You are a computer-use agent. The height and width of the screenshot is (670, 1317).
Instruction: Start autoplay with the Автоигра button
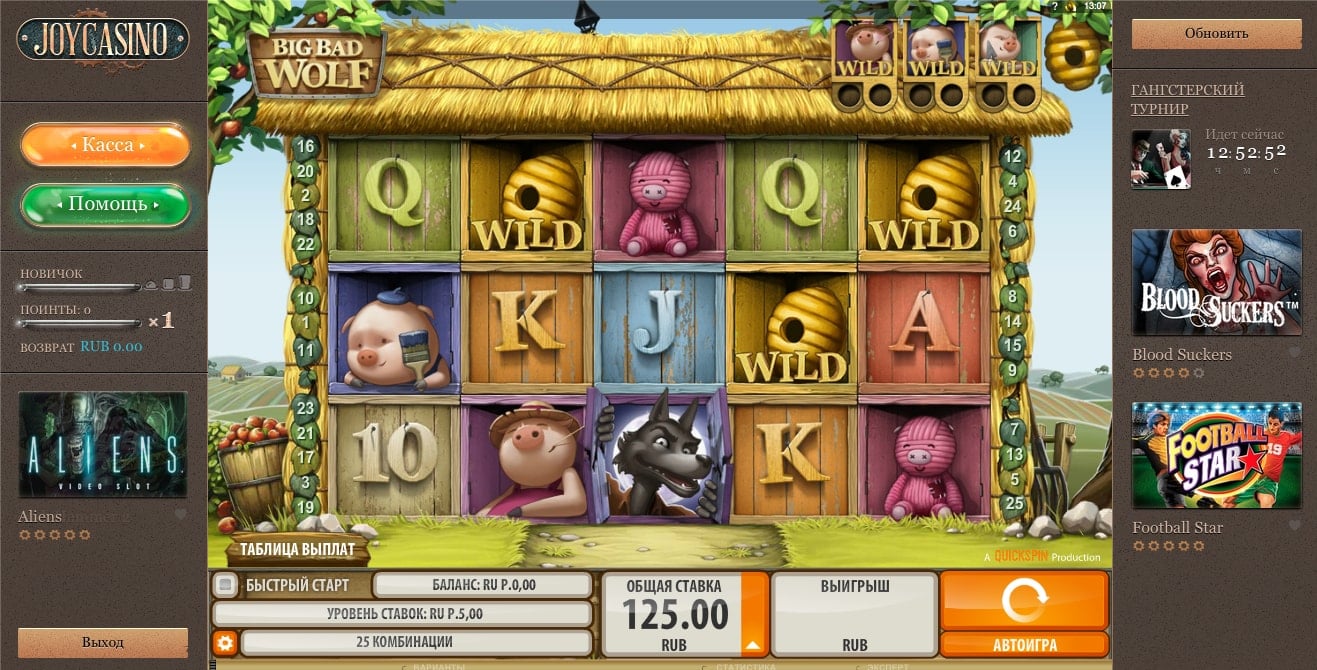click(x=1024, y=645)
